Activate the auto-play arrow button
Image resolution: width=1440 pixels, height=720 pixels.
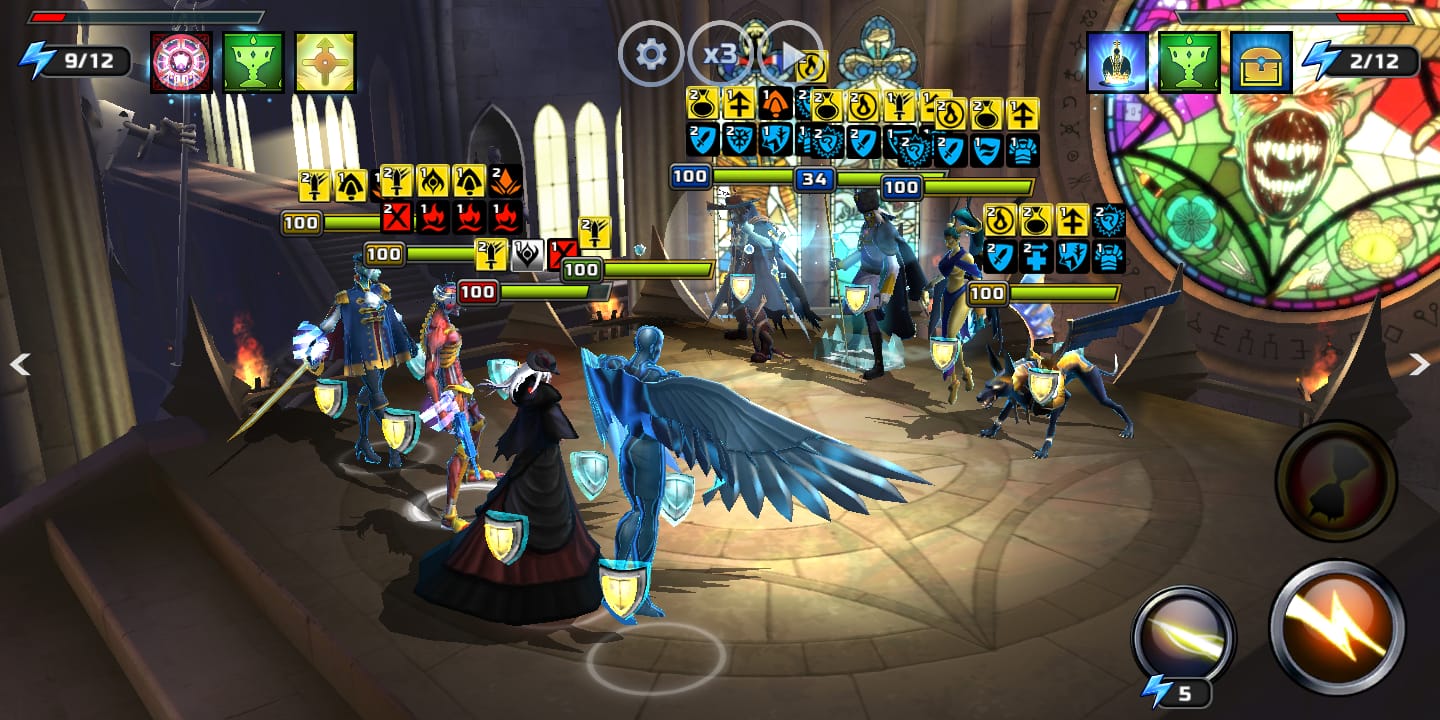[x=790, y=54]
